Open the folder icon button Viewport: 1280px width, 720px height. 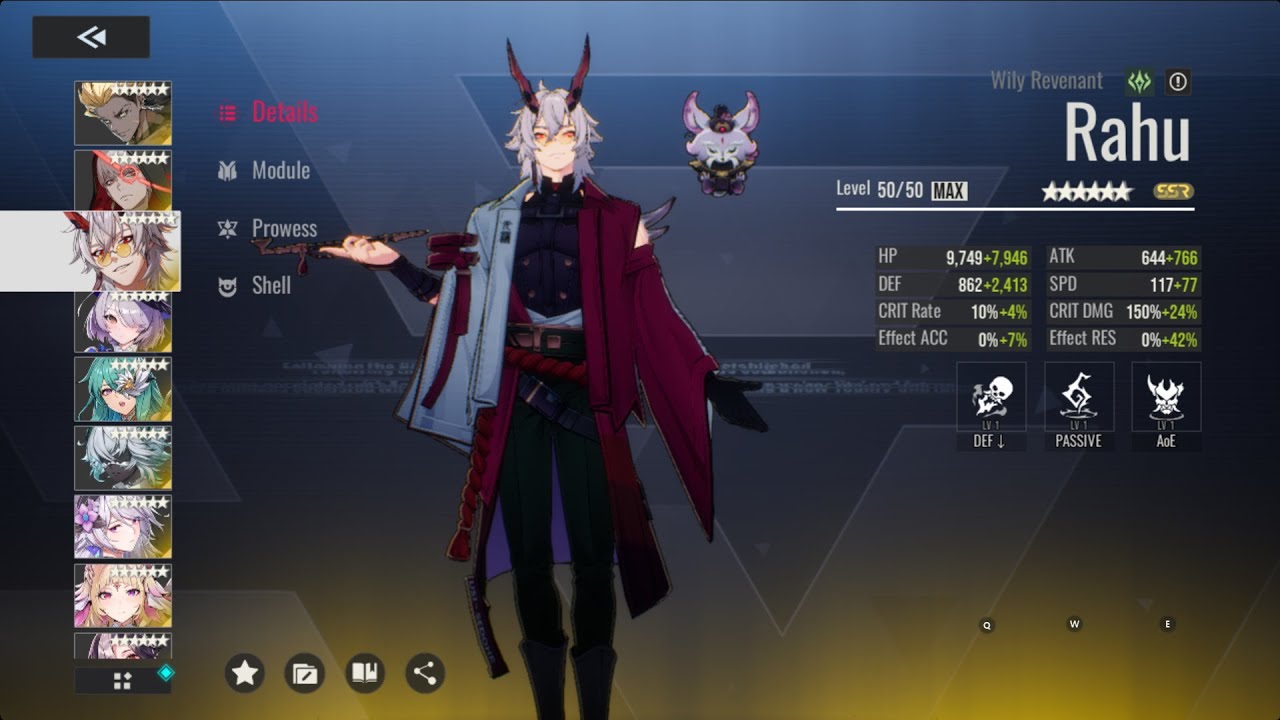coord(304,673)
